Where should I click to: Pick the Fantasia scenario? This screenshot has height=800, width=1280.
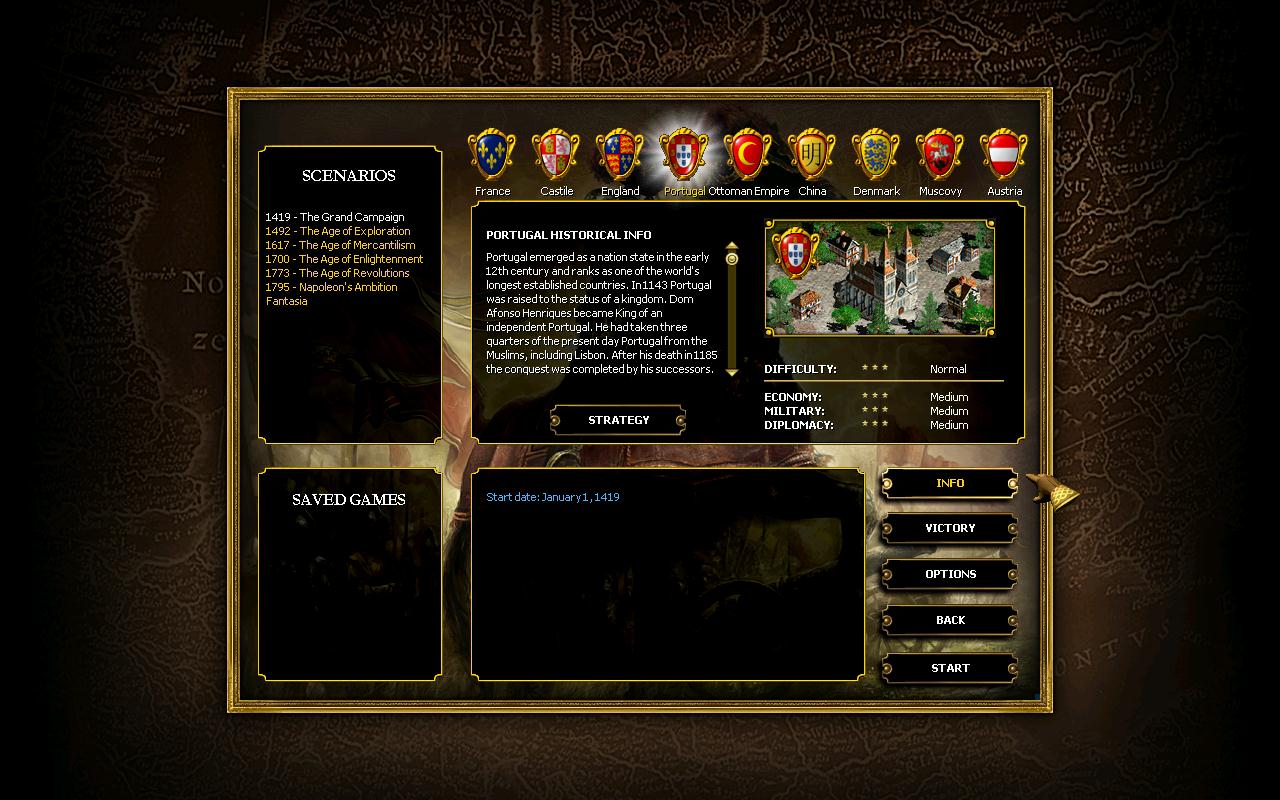click(287, 301)
